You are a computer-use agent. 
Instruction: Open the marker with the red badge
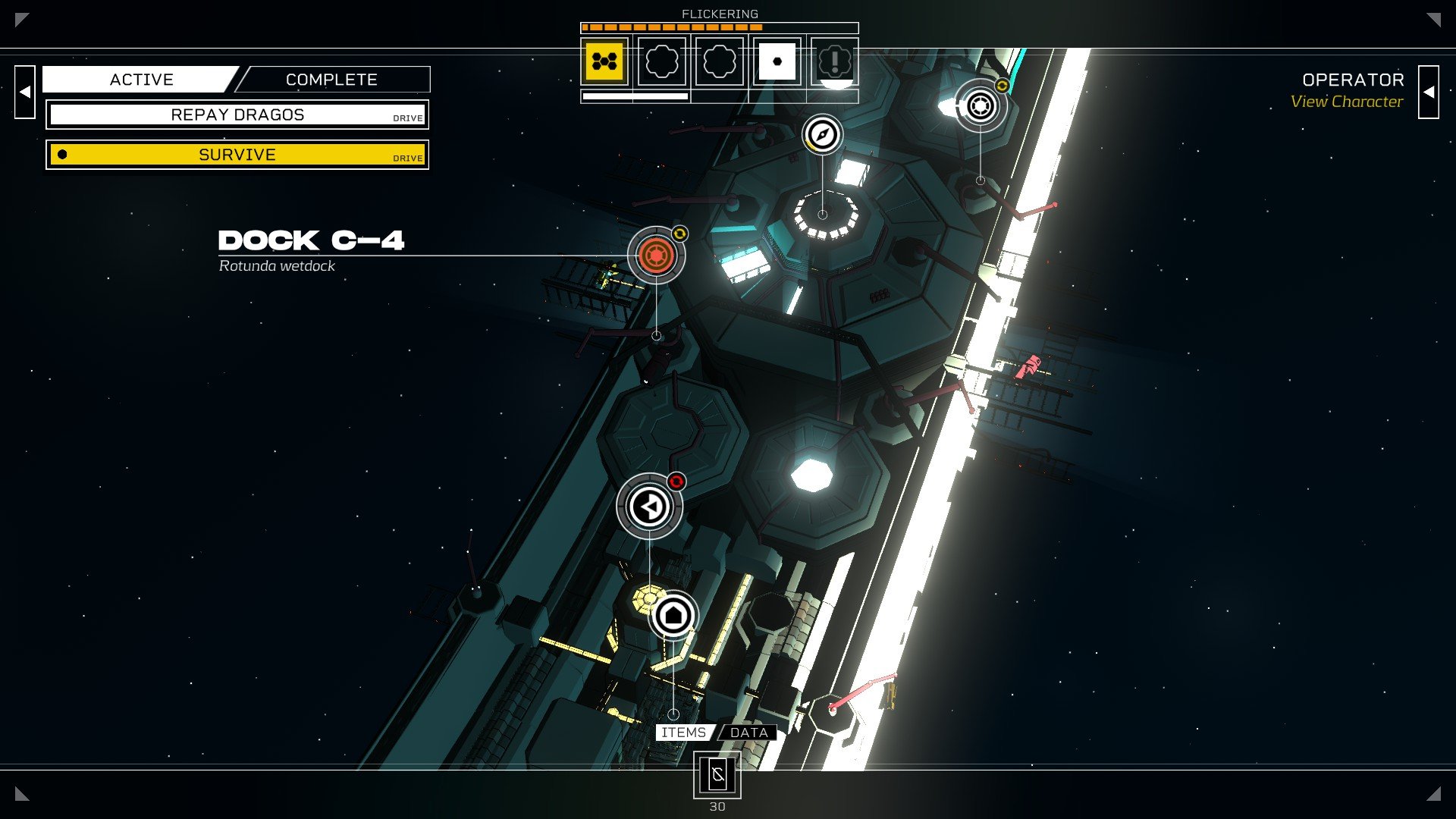649,507
